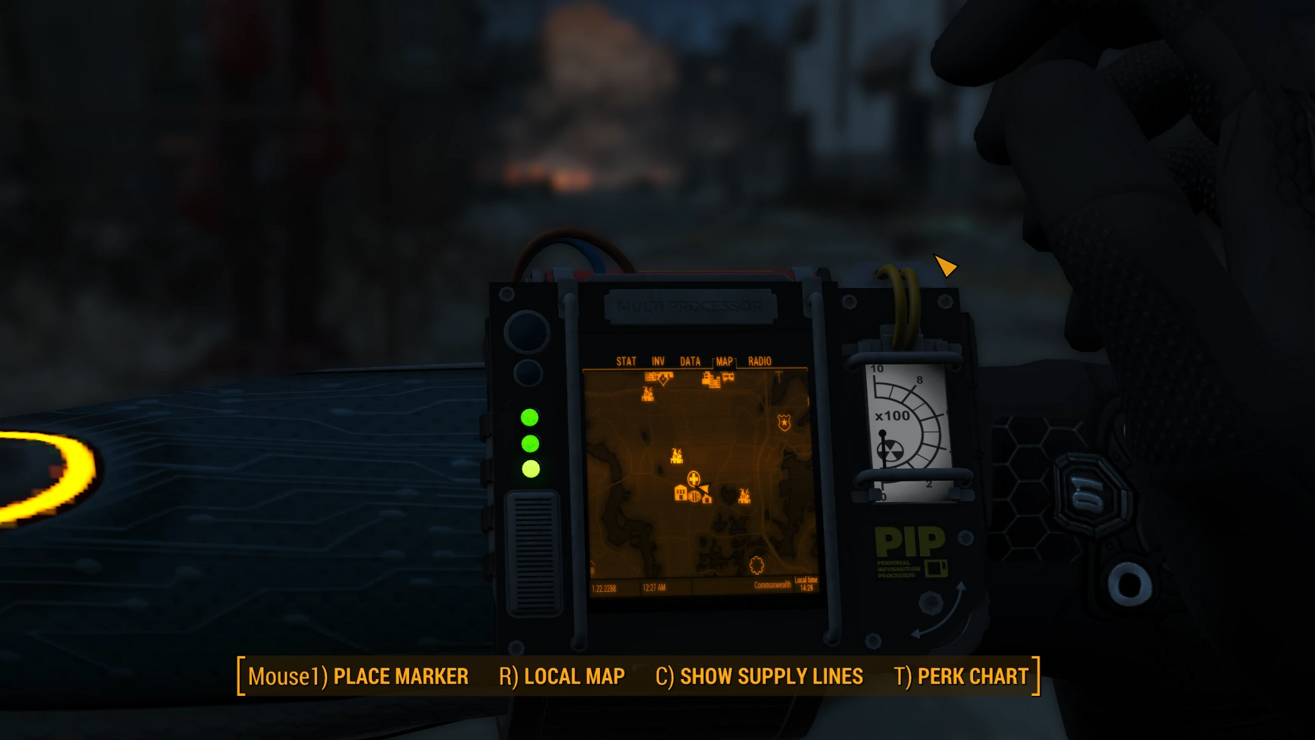This screenshot has height=740, width=1315.
Task: Switch to the RADIO tab
Action: 760,361
